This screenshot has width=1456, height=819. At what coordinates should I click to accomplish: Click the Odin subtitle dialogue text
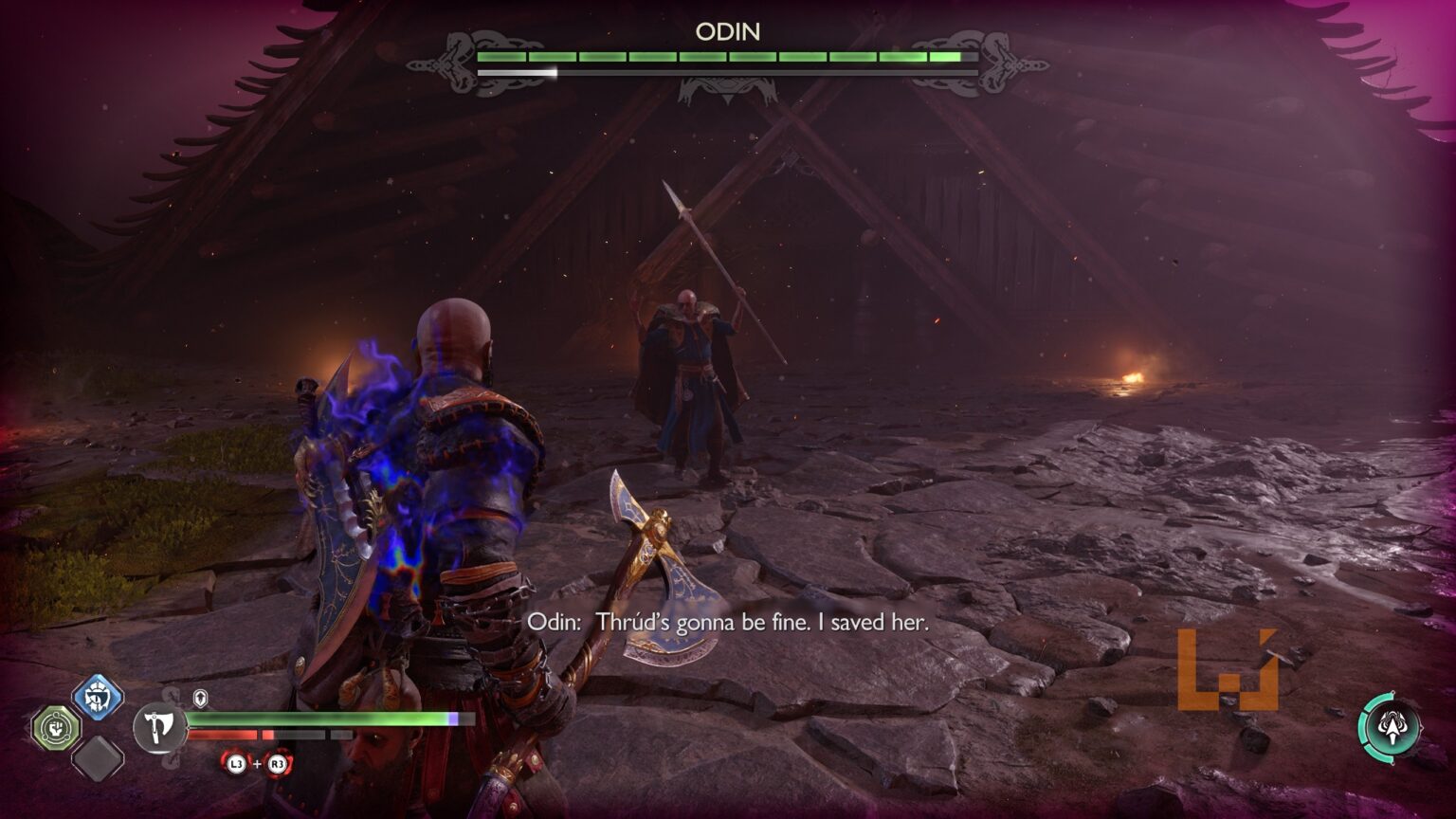[730, 624]
